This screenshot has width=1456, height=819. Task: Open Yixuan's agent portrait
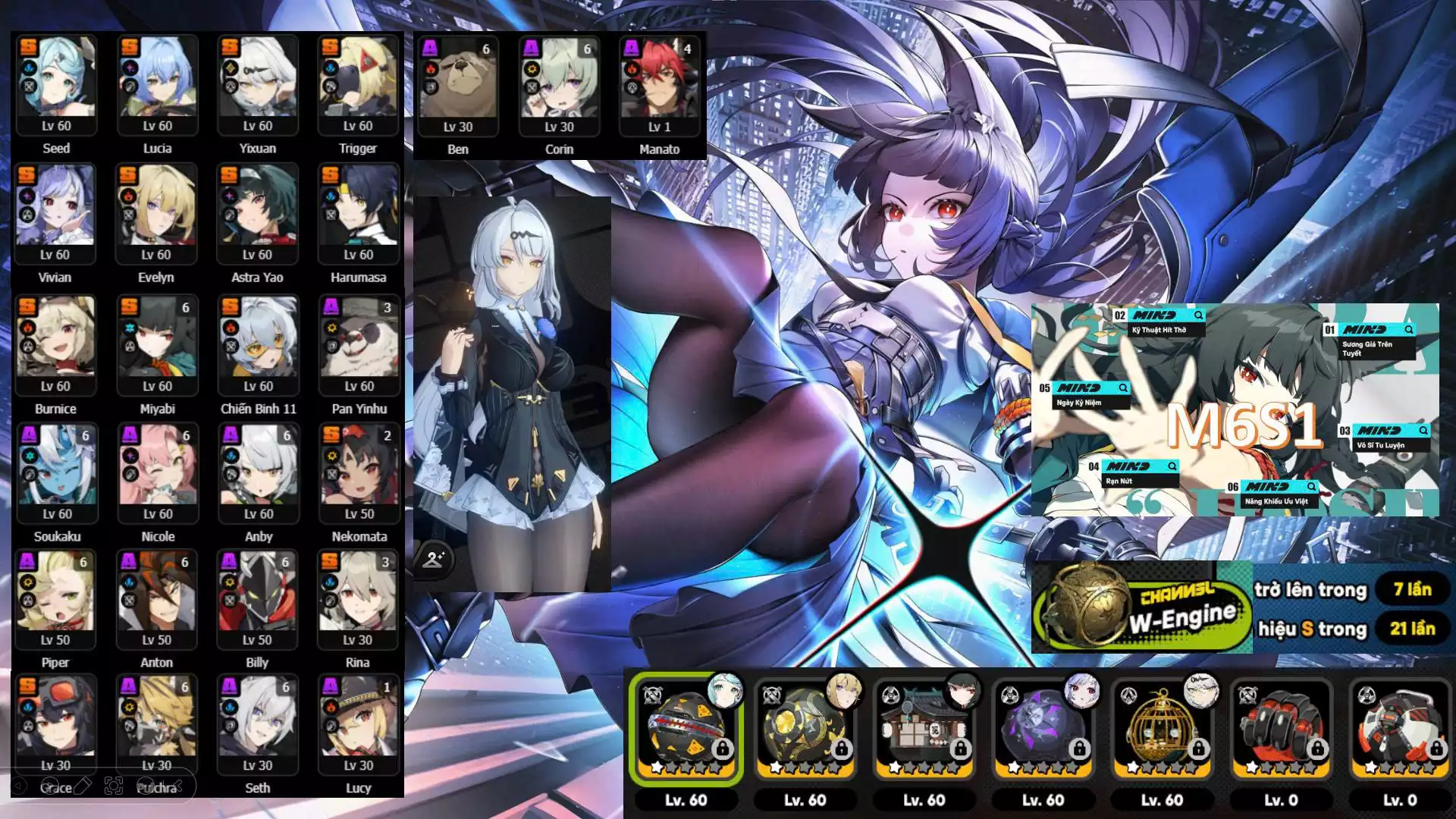[258, 85]
